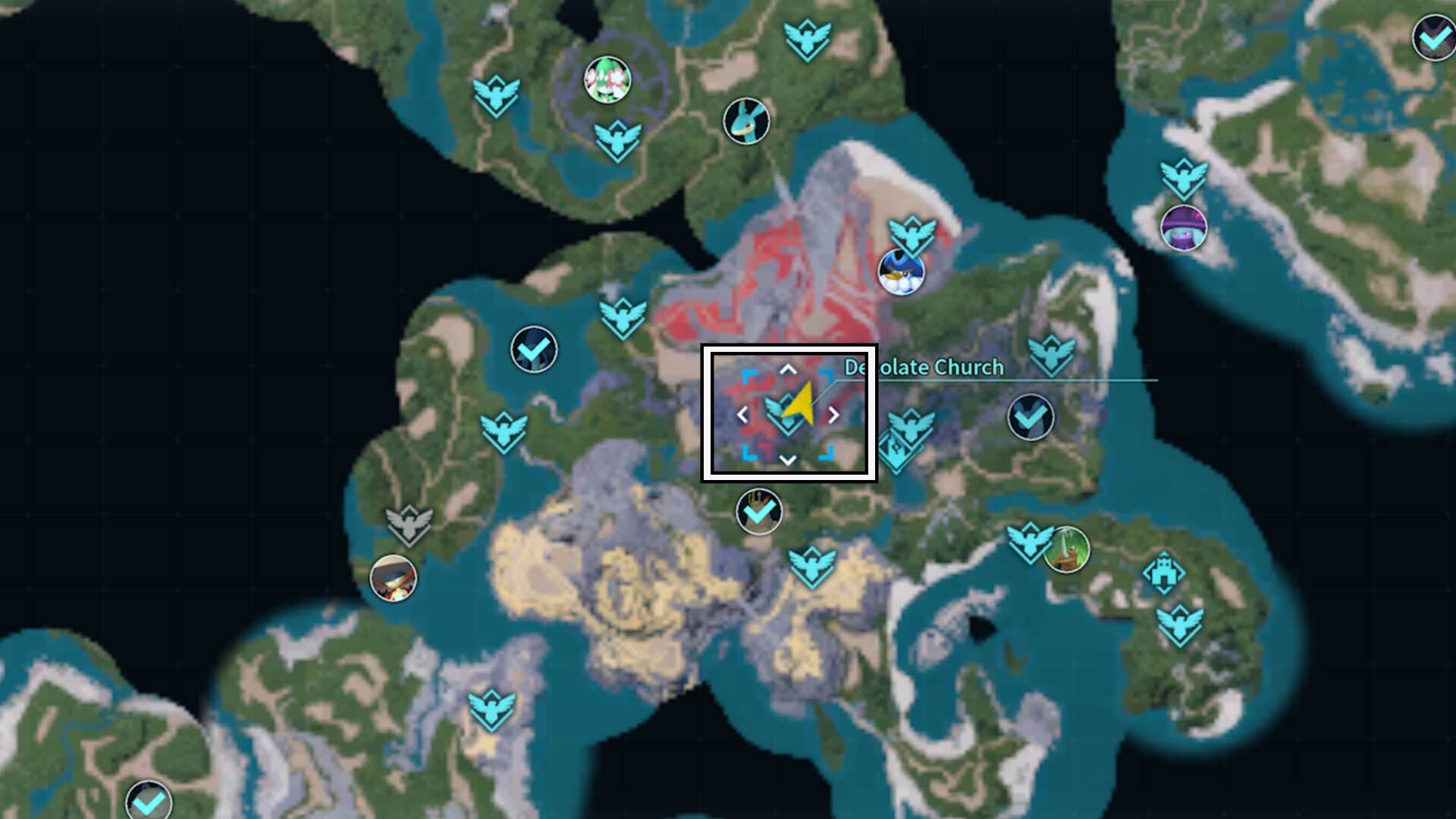Click the Azurobe Pal icon at the top center
The width and height of the screenshot is (1456, 819).
pyautogui.click(x=747, y=121)
